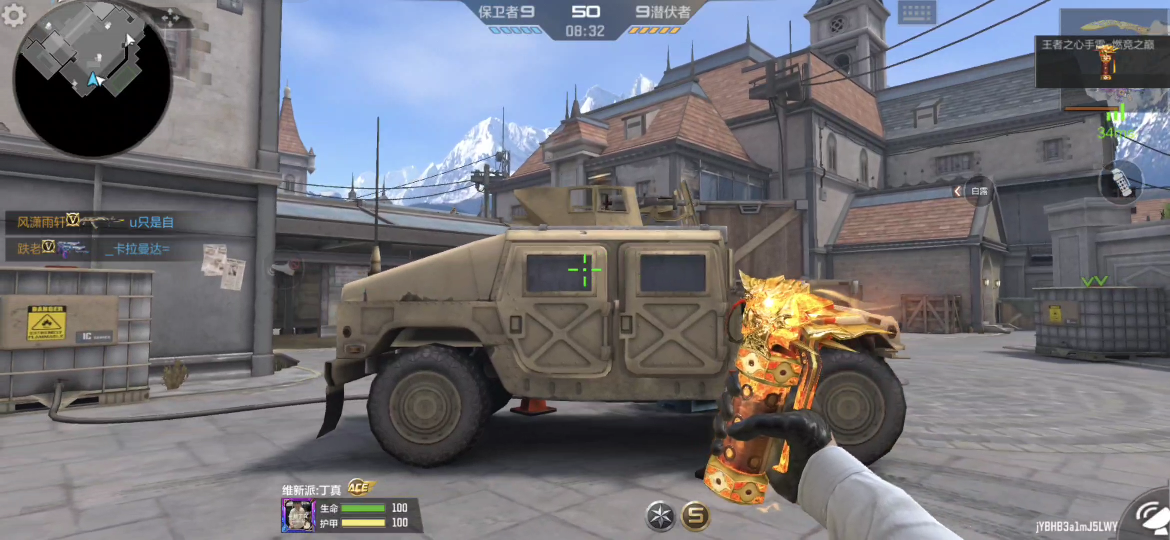Tap the circular minimap
Viewport: 1170px width, 540px height.
(92, 78)
